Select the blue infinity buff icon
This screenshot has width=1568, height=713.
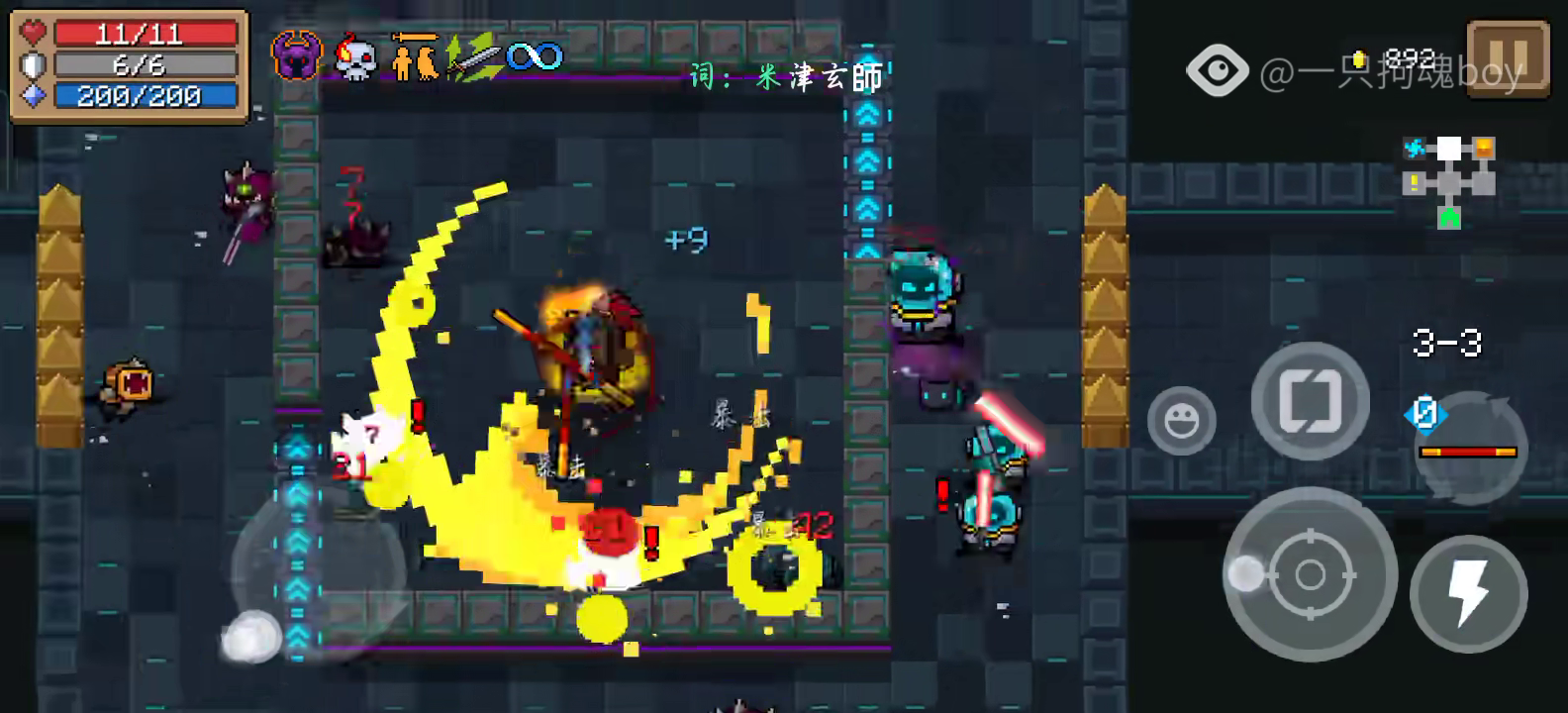click(535, 56)
